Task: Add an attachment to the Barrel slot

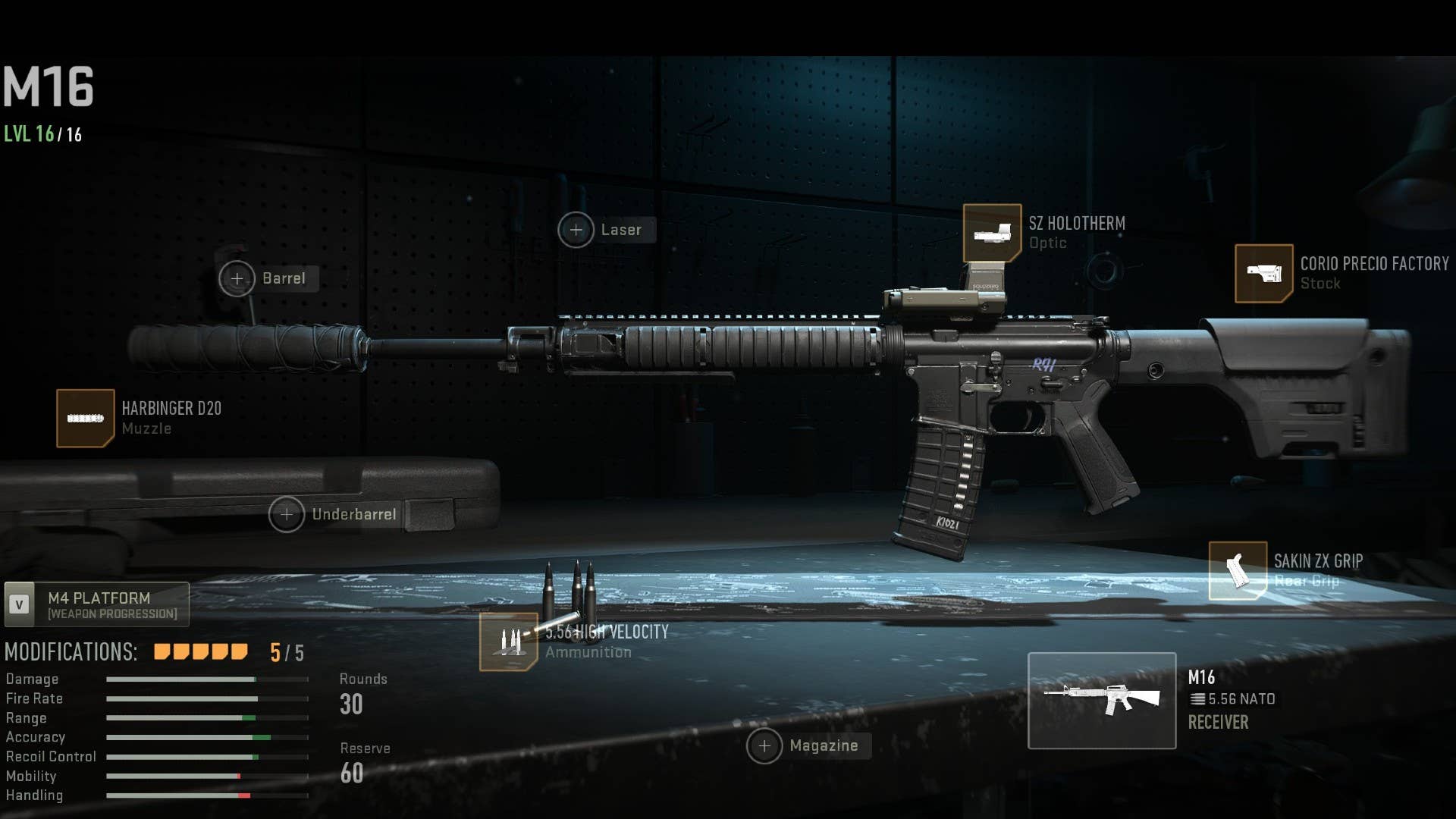Action: [237, 278]
